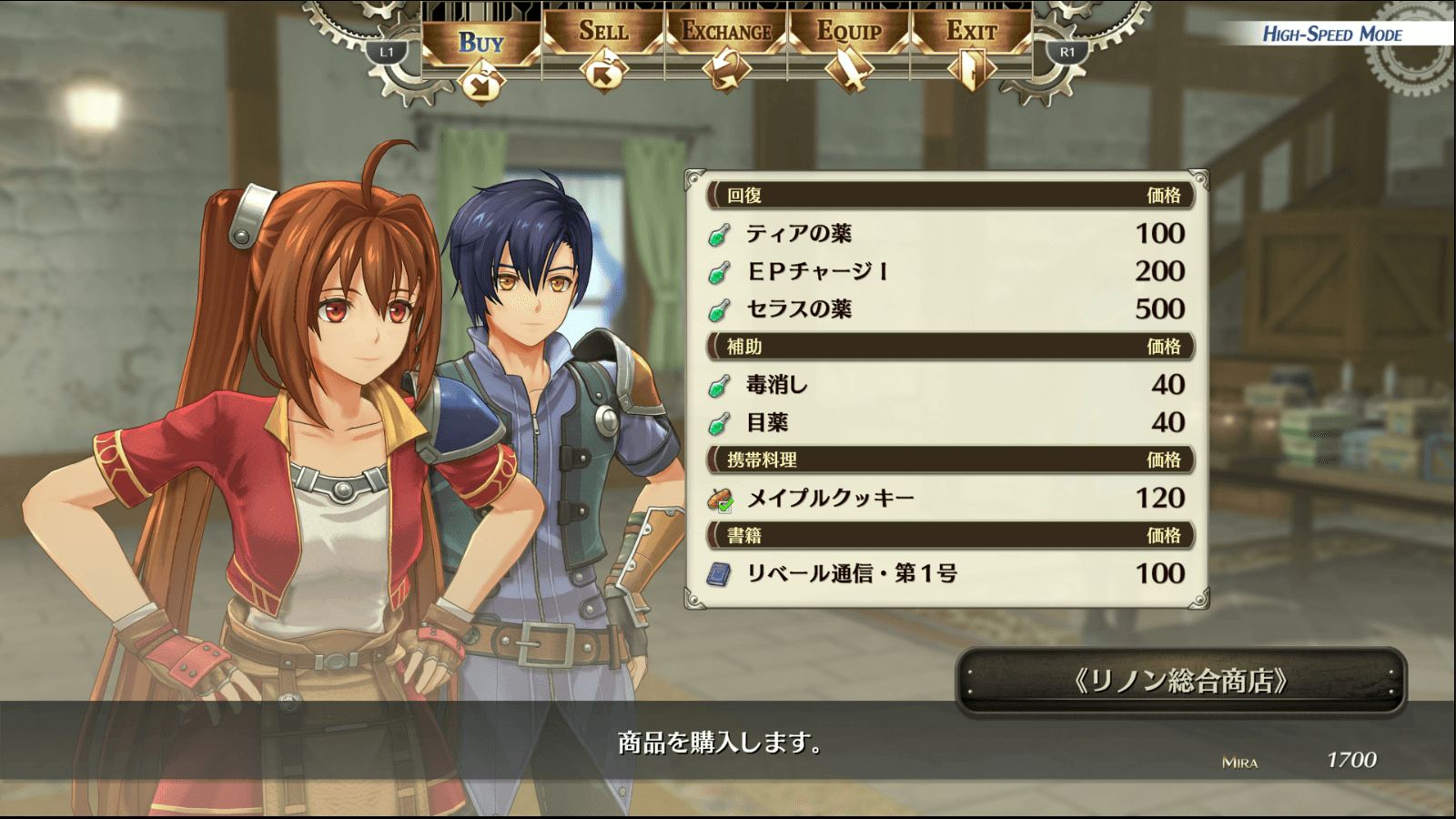Select メイプルクッキー food item
1456x819 pixels.
(x=946, y=498)
